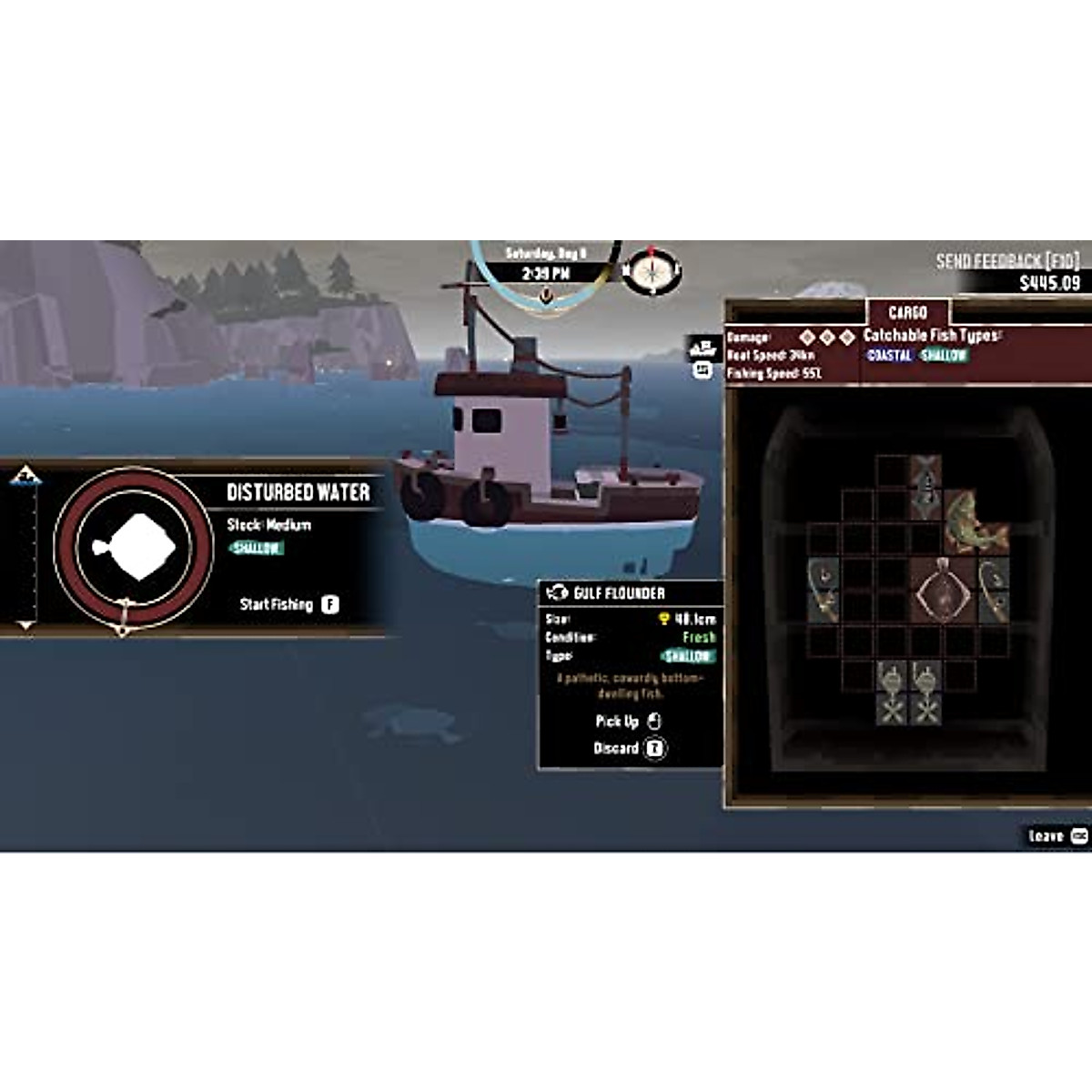
Task: Leave the cargo screen
Action: pyautogui.click(x=1057, y=835)
